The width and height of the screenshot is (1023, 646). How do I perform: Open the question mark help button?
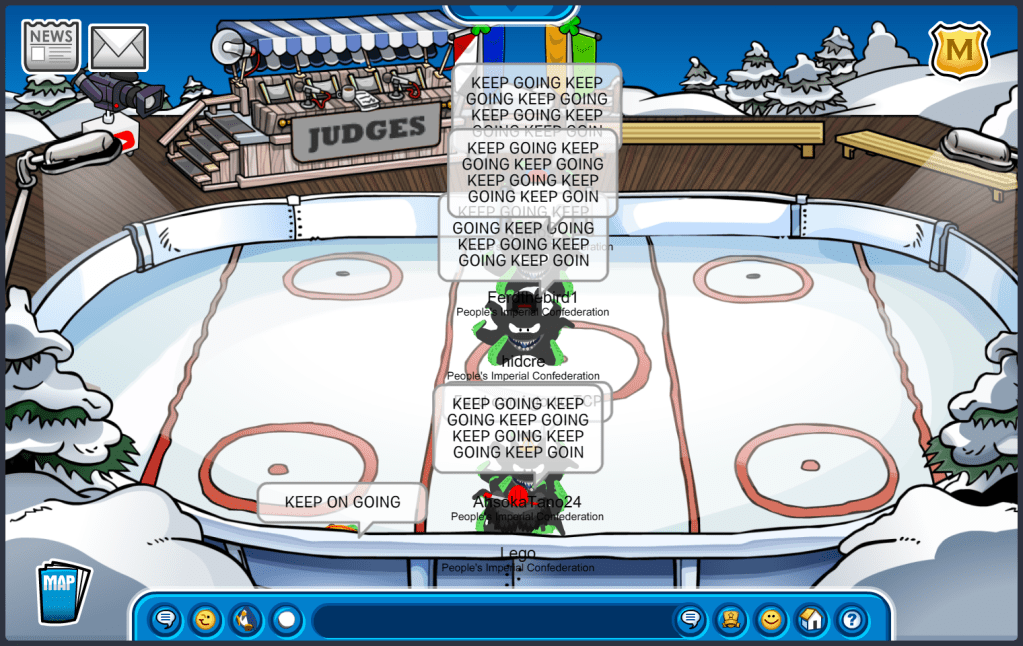click(x=851, y=620)
